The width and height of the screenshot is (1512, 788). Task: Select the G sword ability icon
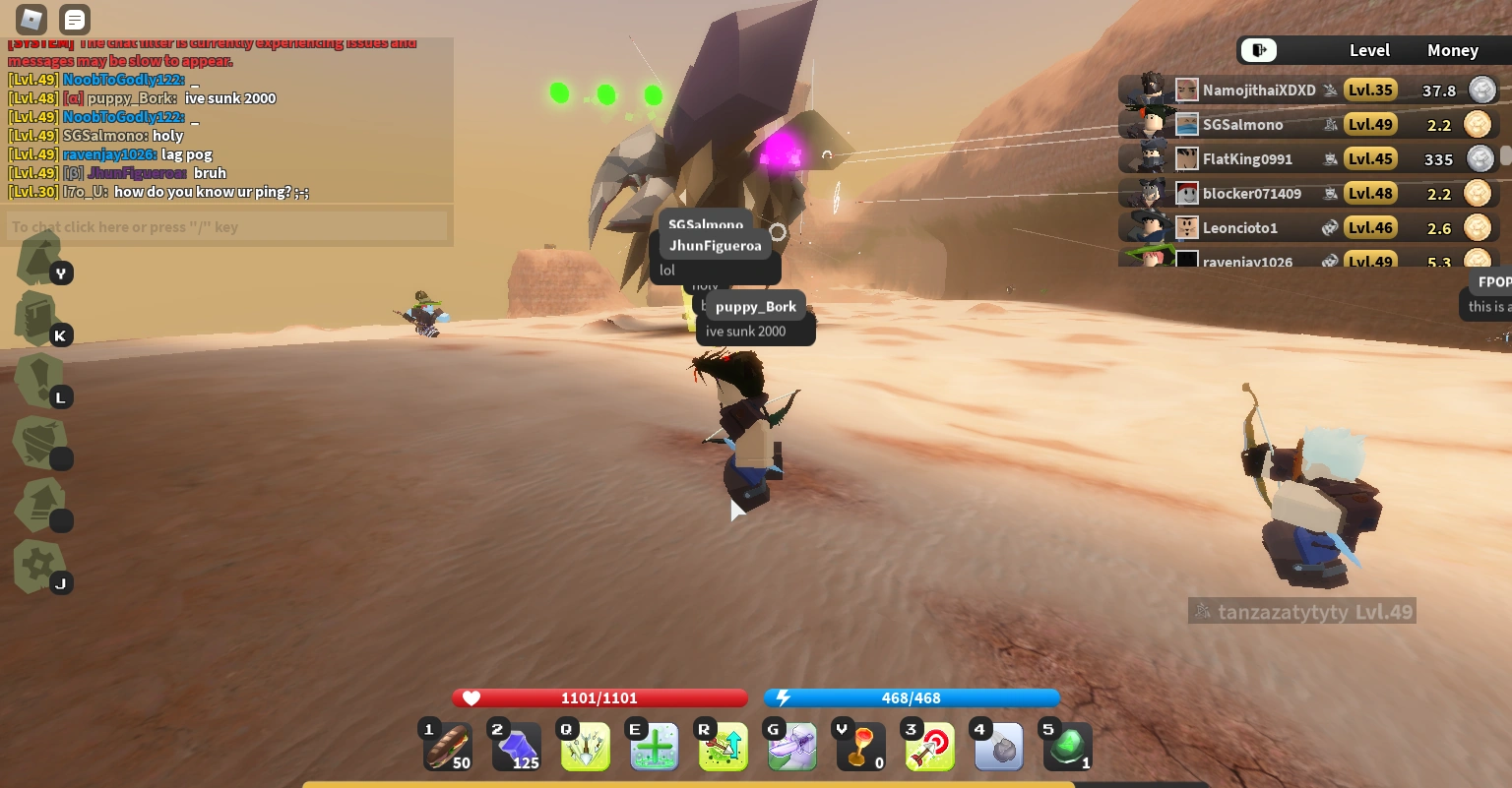pyautogui.click(x=791, y=746)
